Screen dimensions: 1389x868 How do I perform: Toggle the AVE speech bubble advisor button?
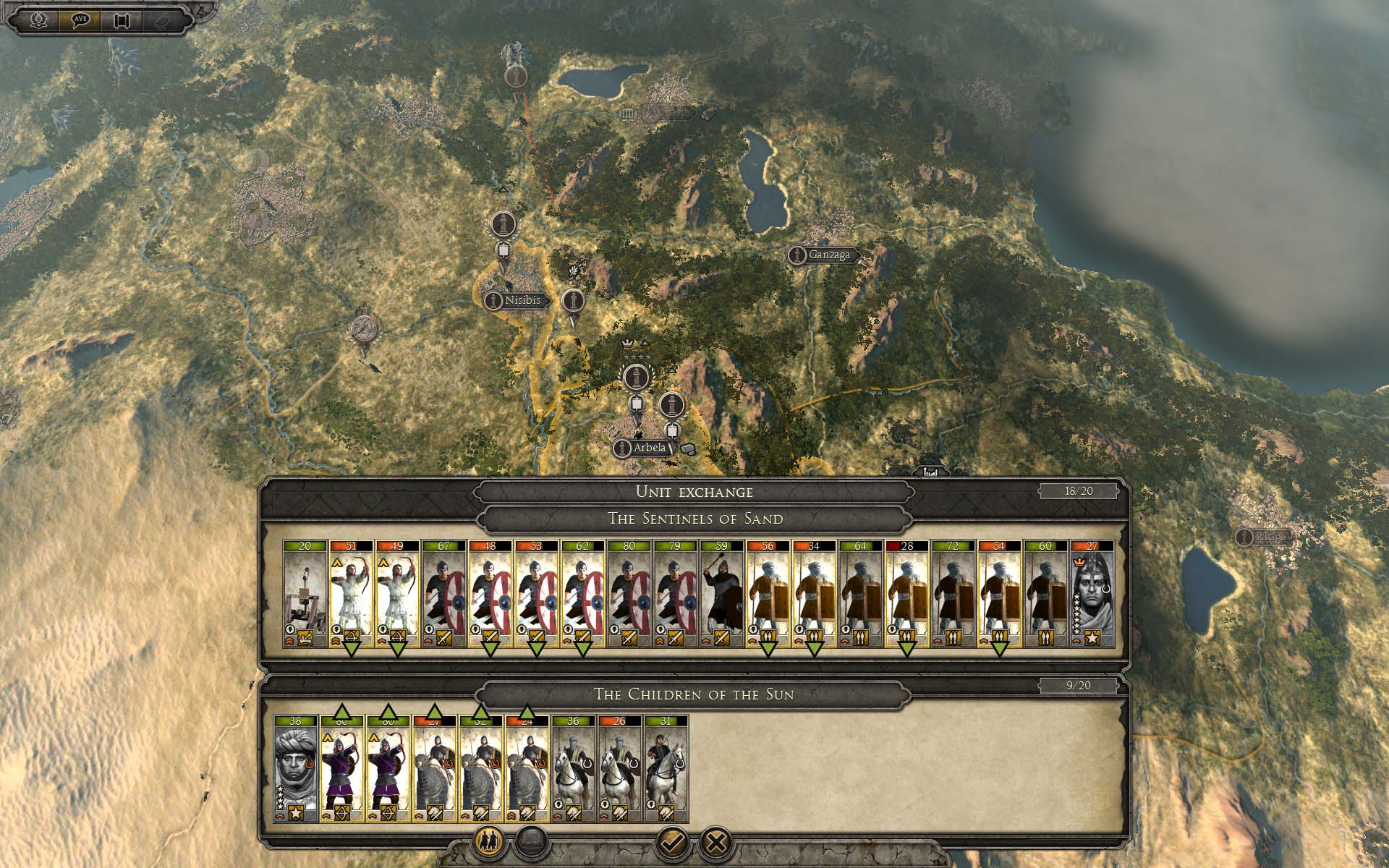80,20
